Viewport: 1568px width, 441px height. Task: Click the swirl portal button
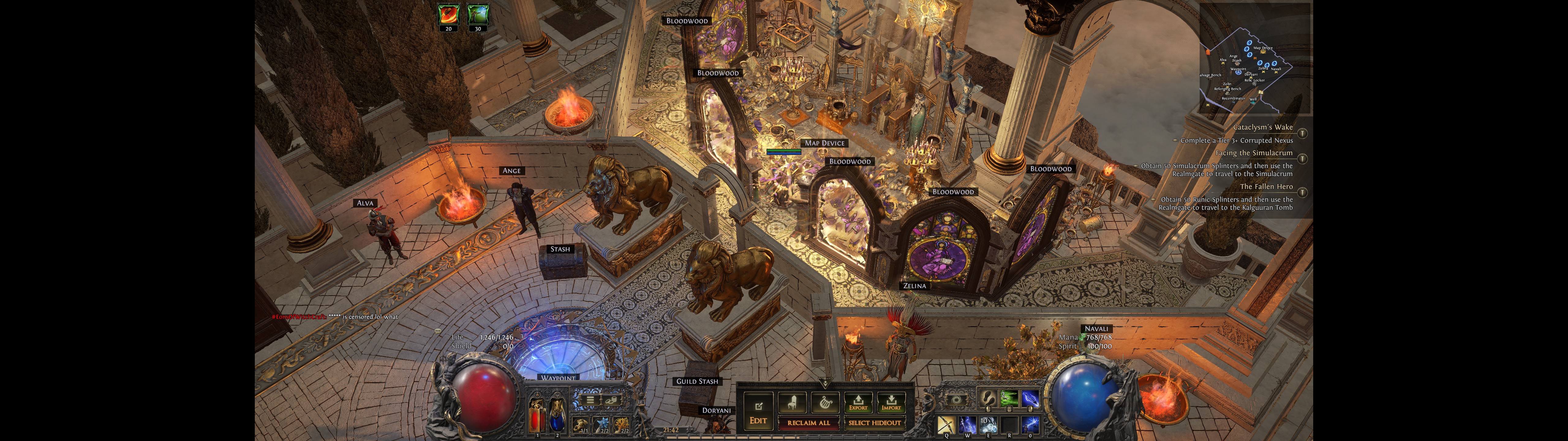click(956, 400)
